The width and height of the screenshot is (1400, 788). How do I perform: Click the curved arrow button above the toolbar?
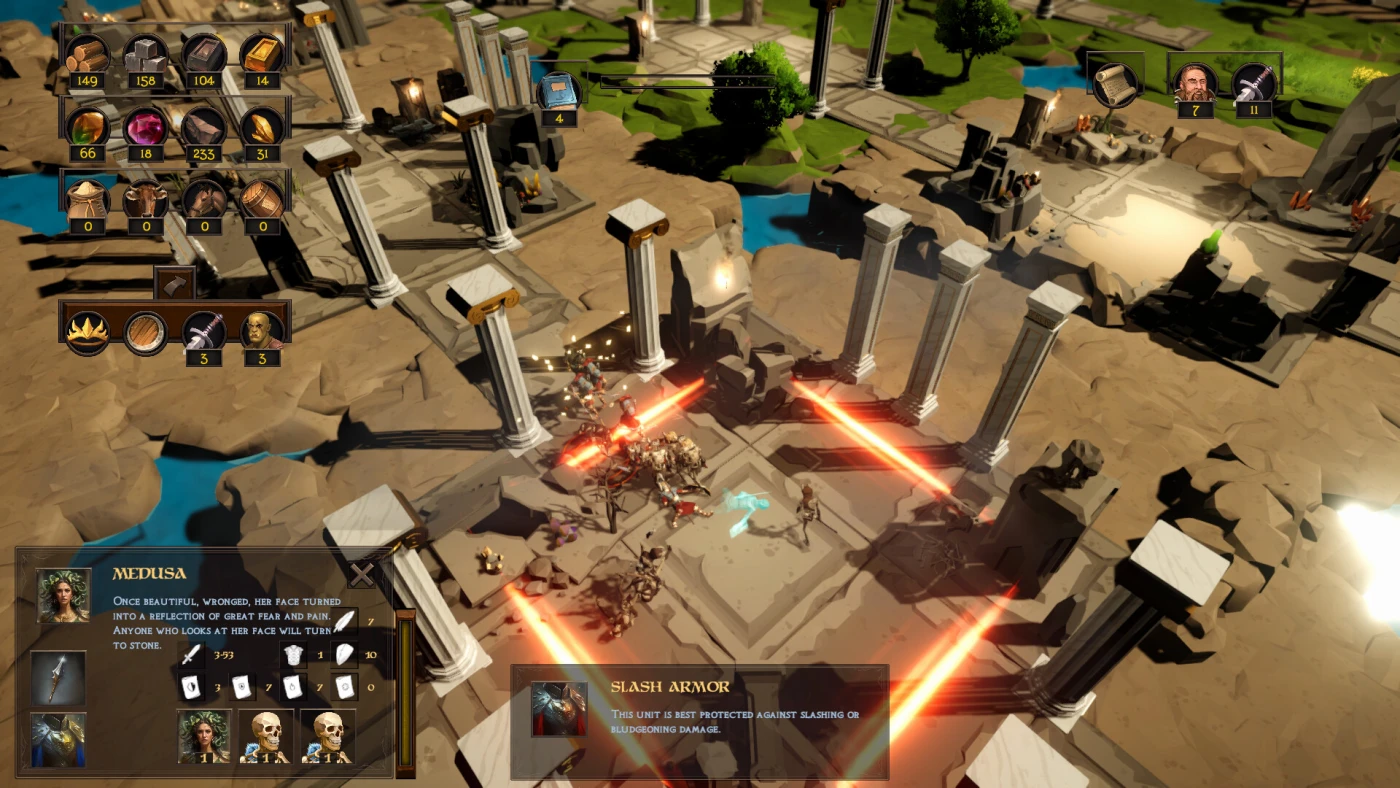click(x=174, y=284)
